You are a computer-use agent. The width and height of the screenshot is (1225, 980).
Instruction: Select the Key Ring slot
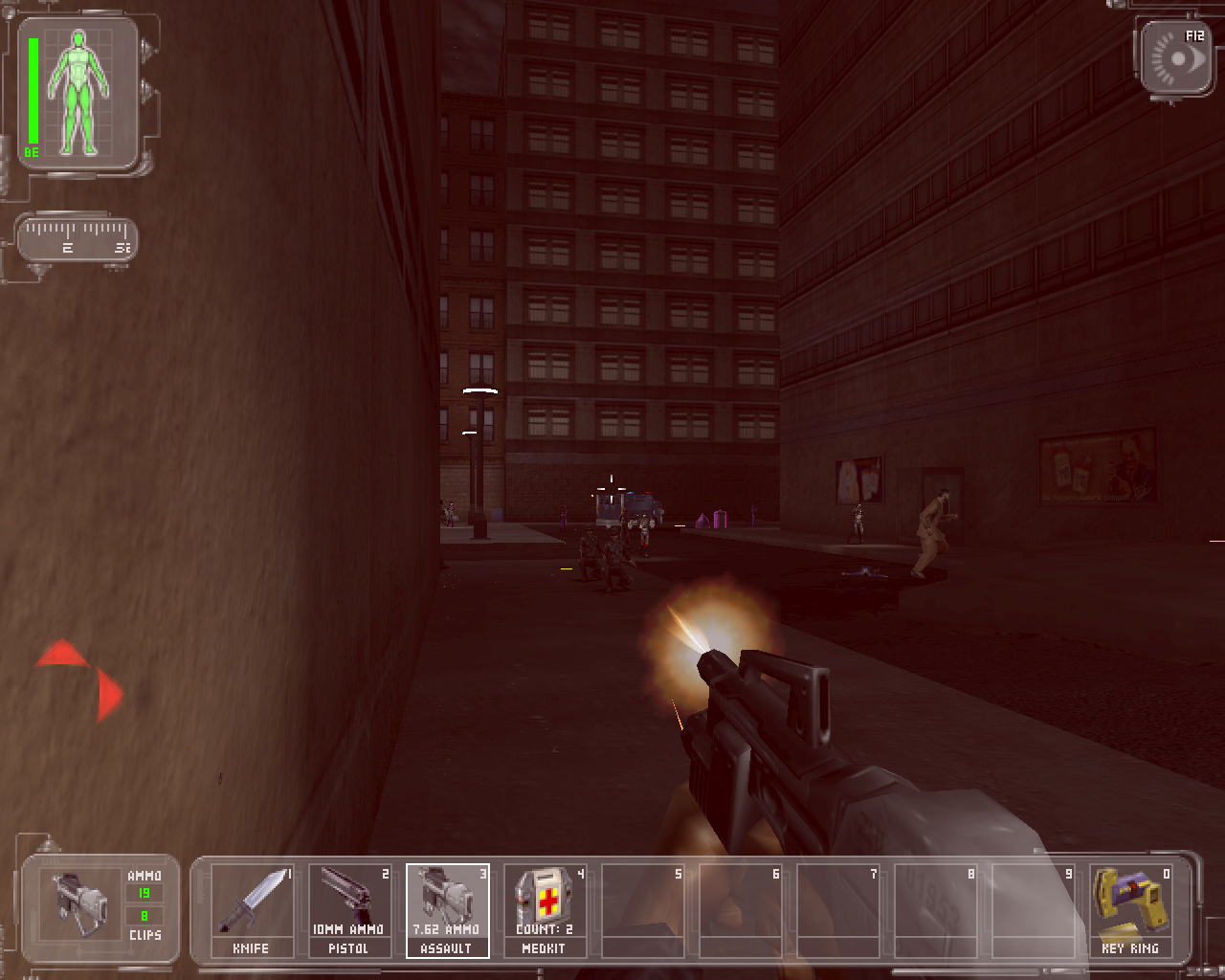click(1130, 909)
